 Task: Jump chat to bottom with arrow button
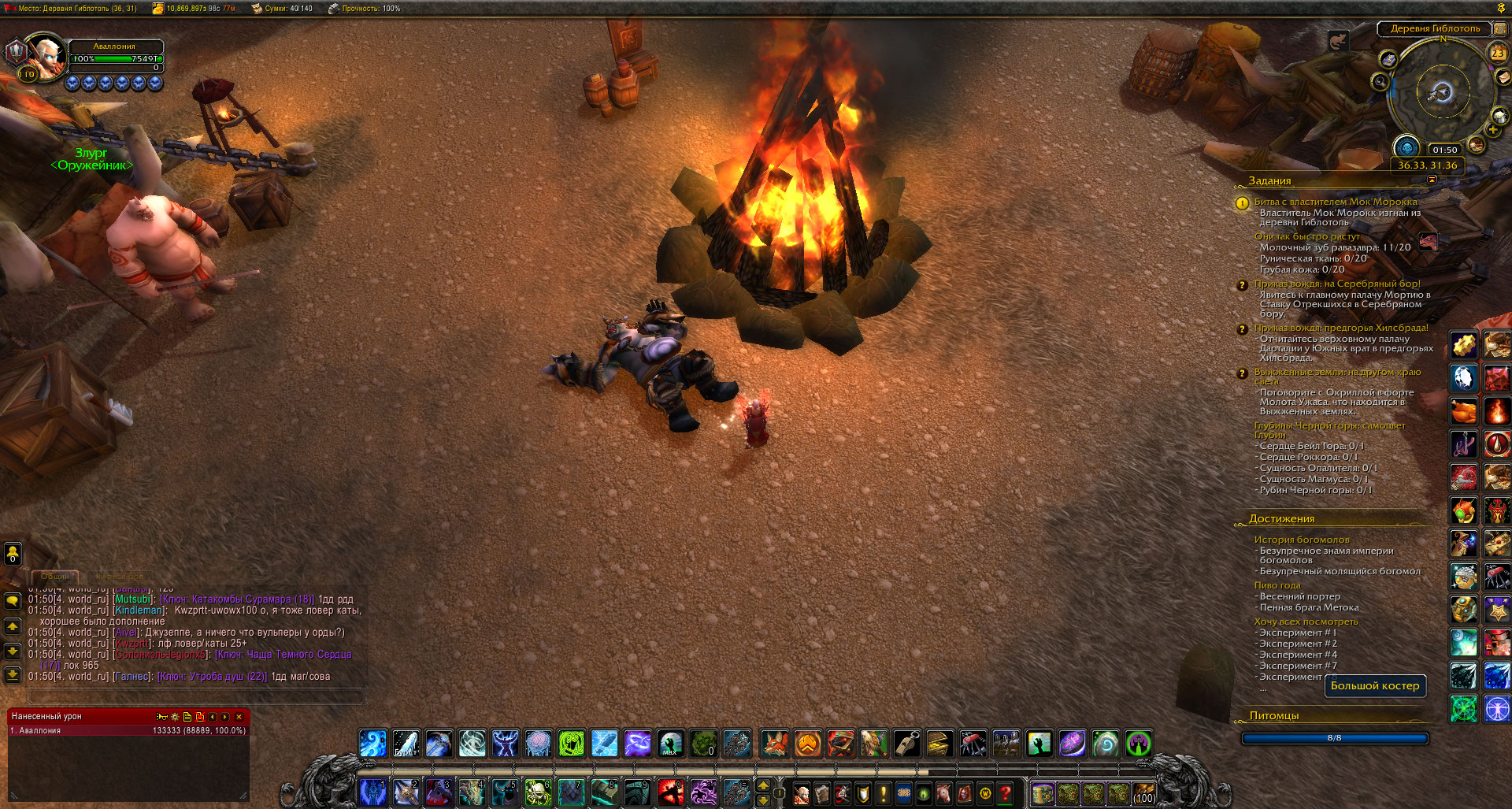pyautogui.click(x=13, y=675)
